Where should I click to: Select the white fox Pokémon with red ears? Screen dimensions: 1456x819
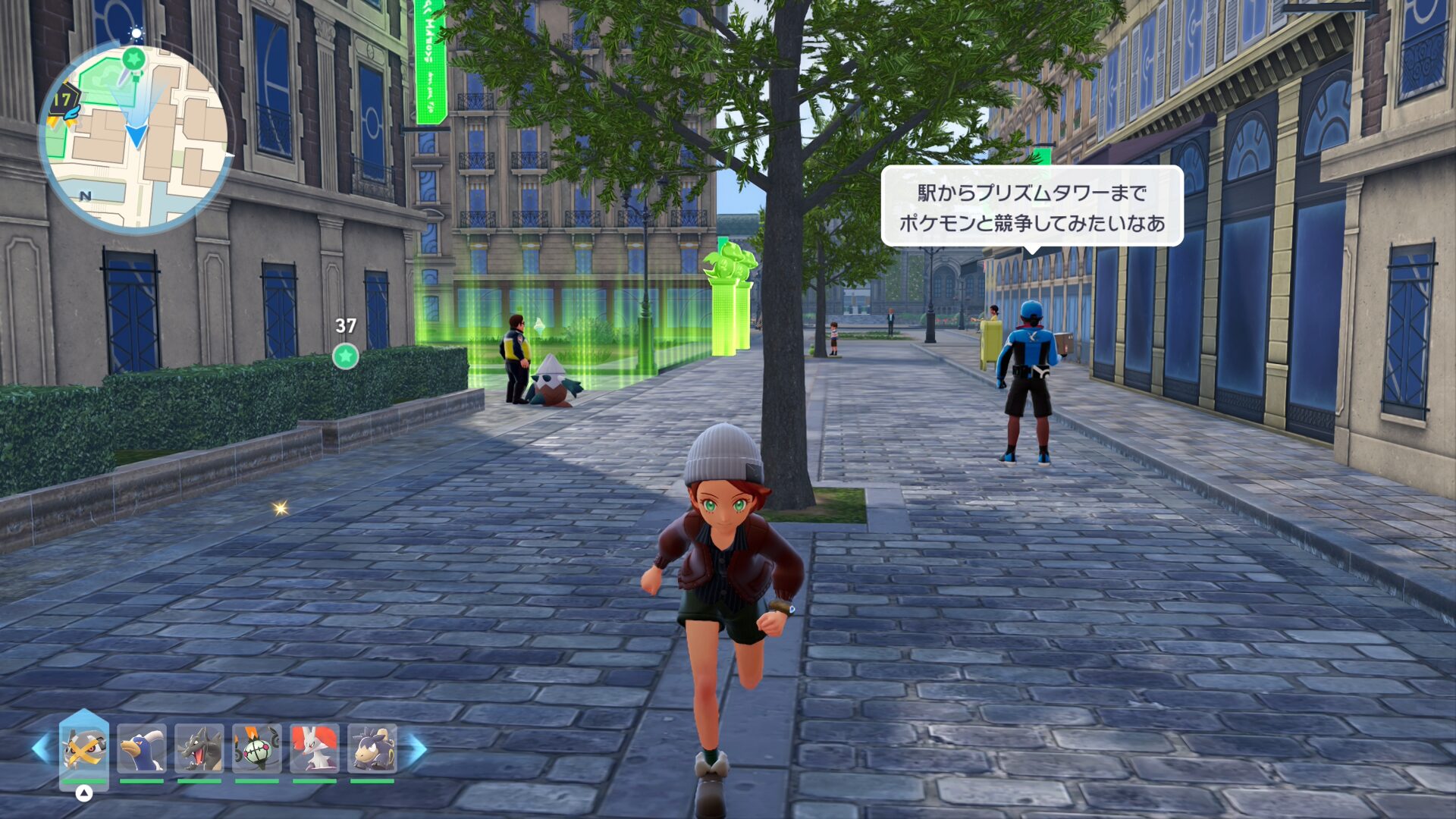point(315,748)
